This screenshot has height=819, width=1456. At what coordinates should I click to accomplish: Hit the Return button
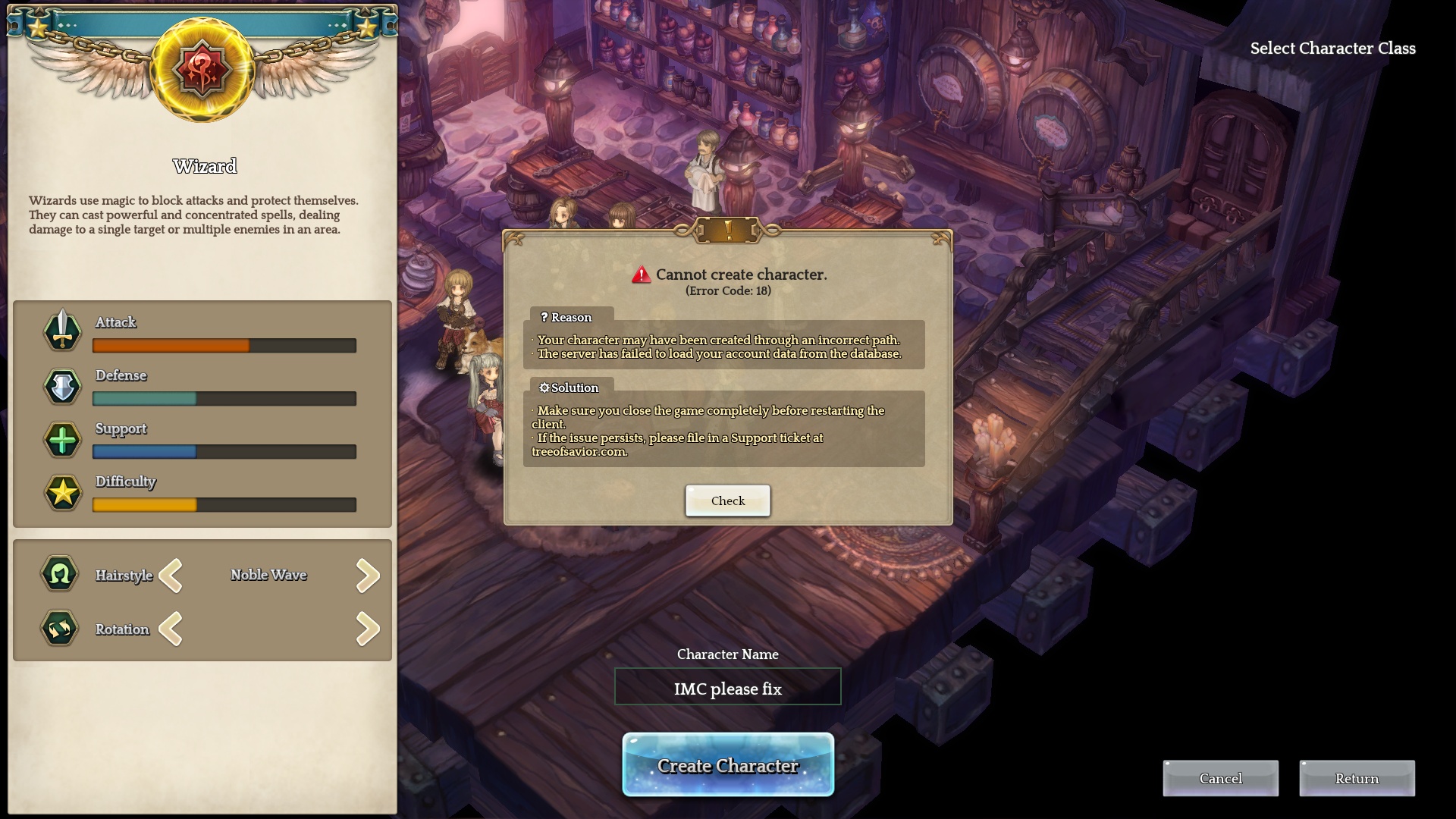point(1357,779)
